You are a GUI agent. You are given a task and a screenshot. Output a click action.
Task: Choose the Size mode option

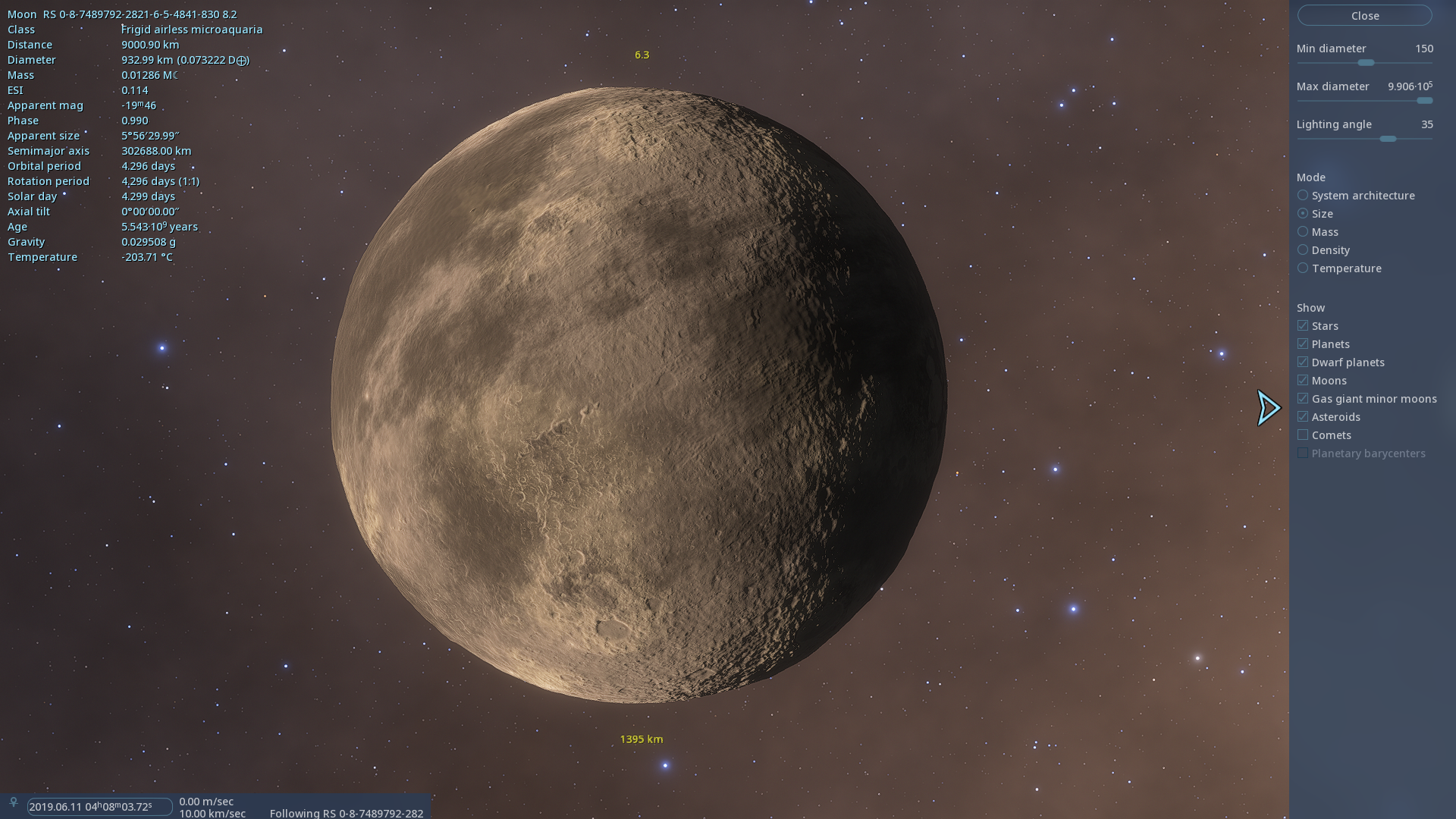(x=1303, y=214)
